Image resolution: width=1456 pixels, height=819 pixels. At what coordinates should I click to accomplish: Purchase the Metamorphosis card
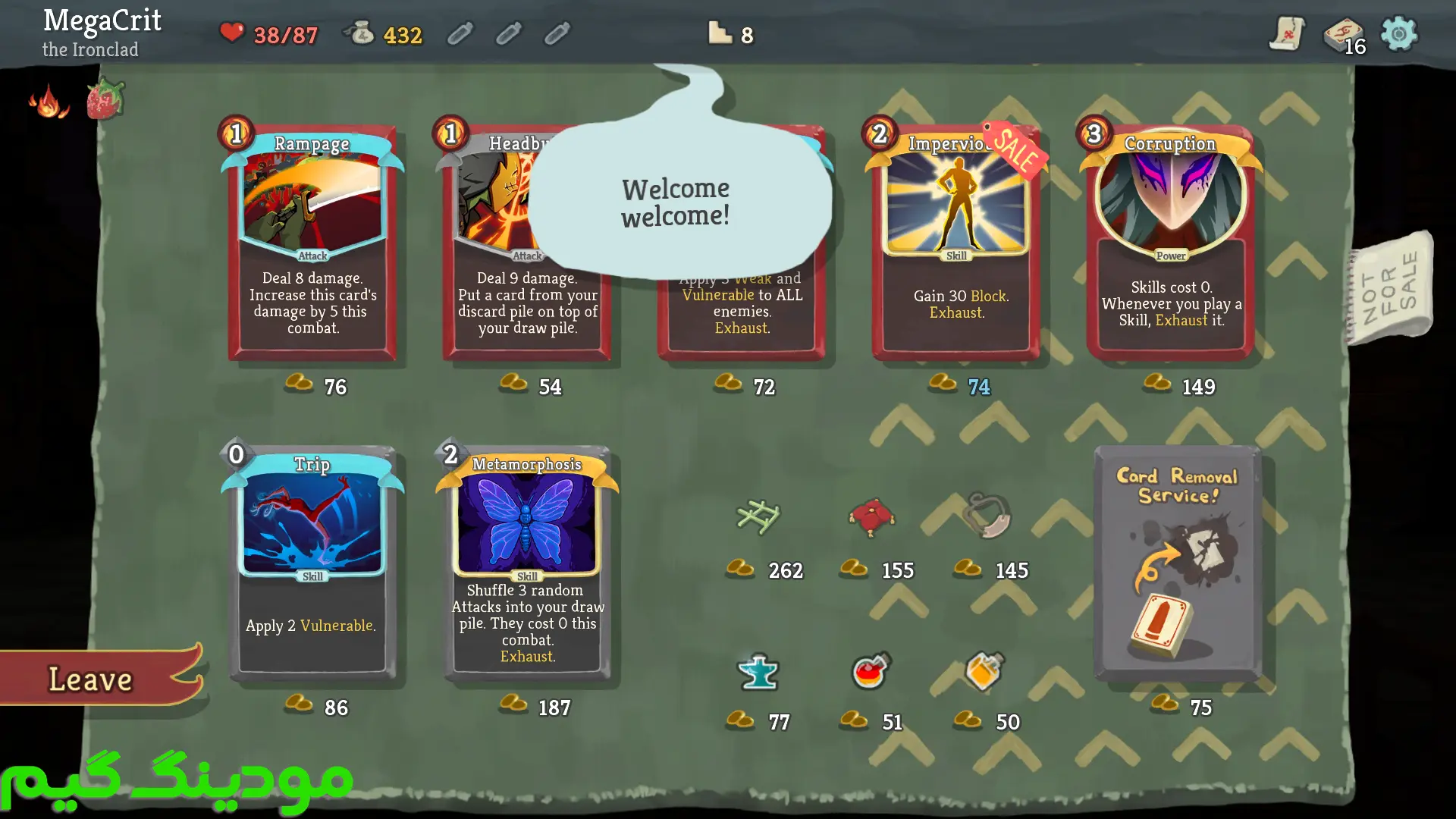tap(527, 561)
